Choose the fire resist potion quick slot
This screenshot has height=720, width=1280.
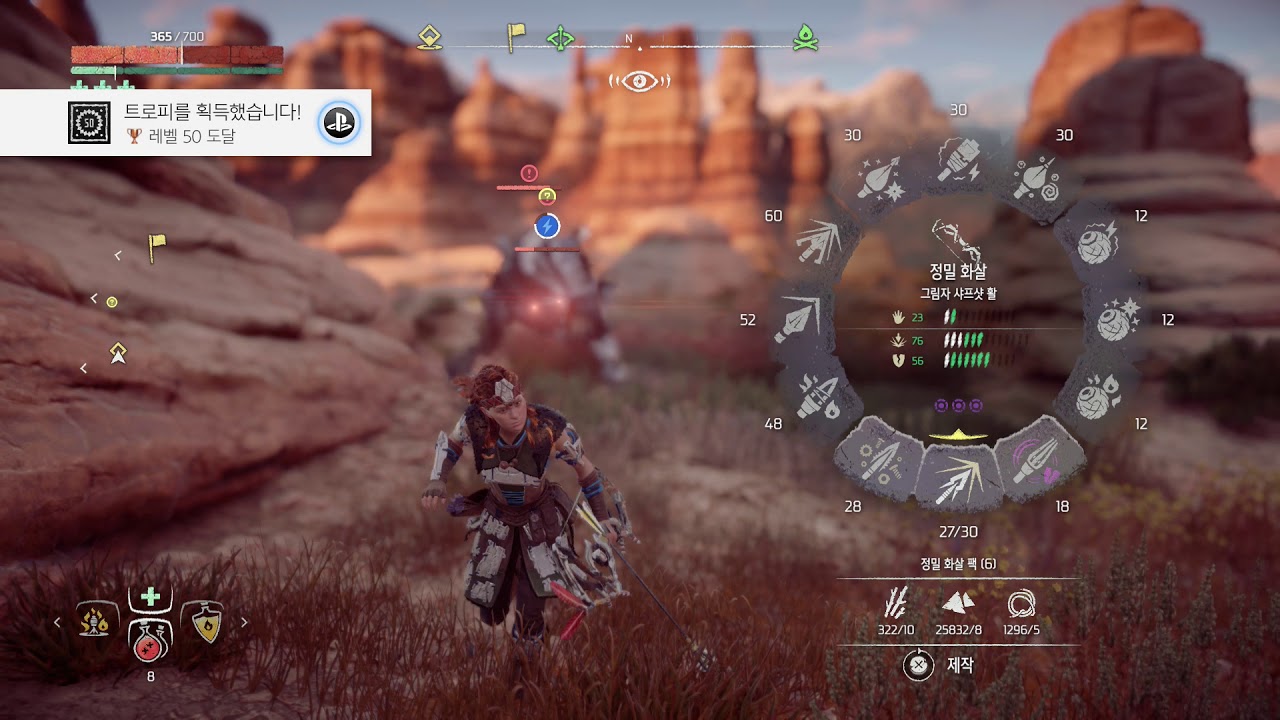point(206,622)
